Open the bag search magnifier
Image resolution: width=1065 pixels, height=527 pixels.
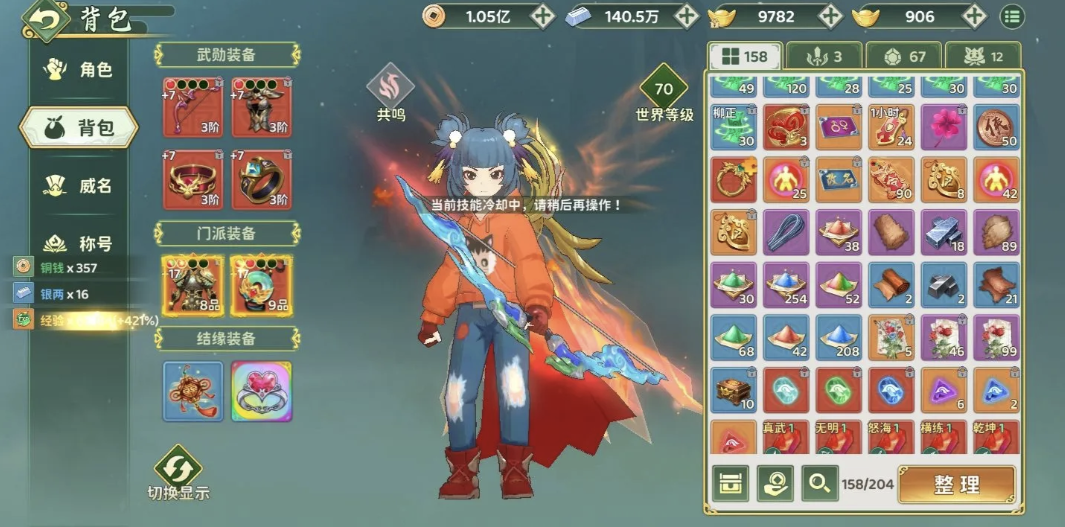(818, 484)
